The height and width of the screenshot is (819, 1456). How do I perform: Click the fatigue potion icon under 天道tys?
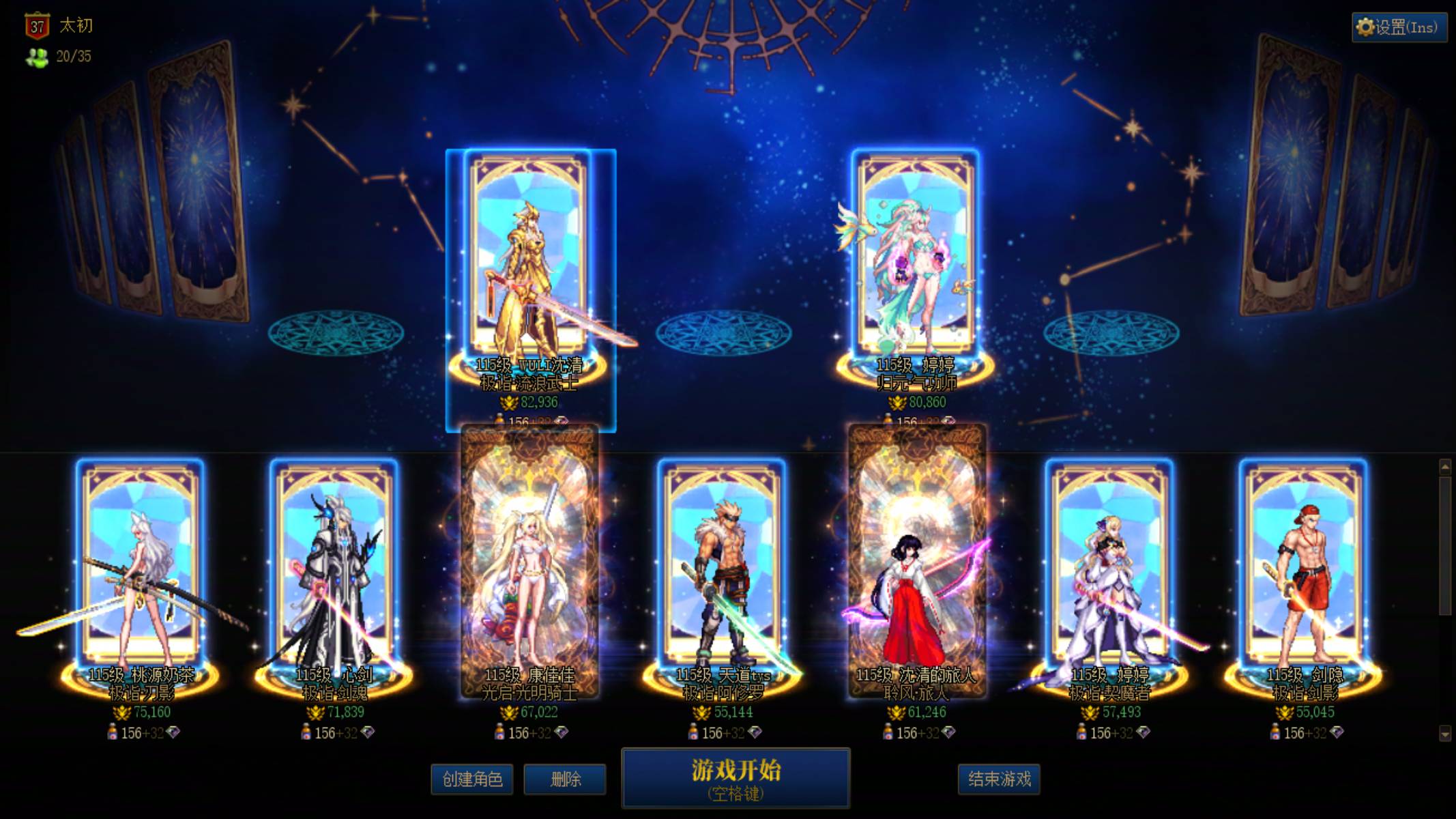tap(695, 733)
